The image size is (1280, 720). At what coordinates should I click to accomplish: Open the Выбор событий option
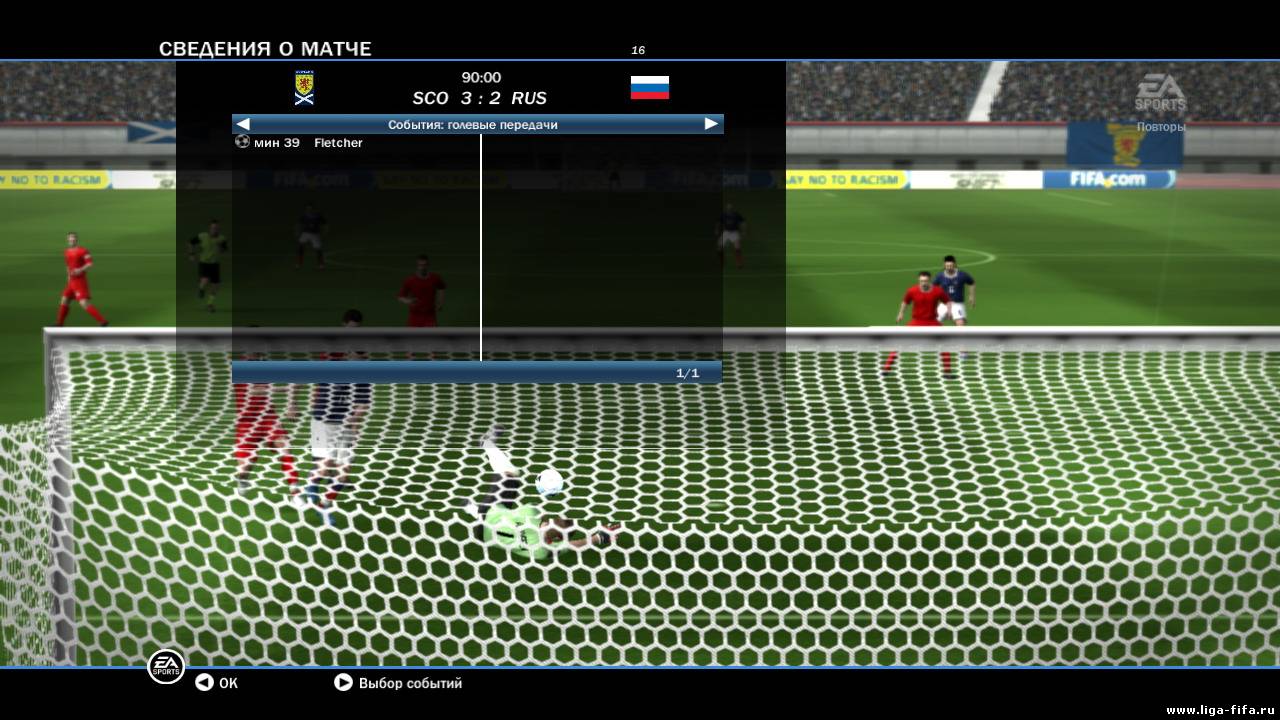(398, 683)
